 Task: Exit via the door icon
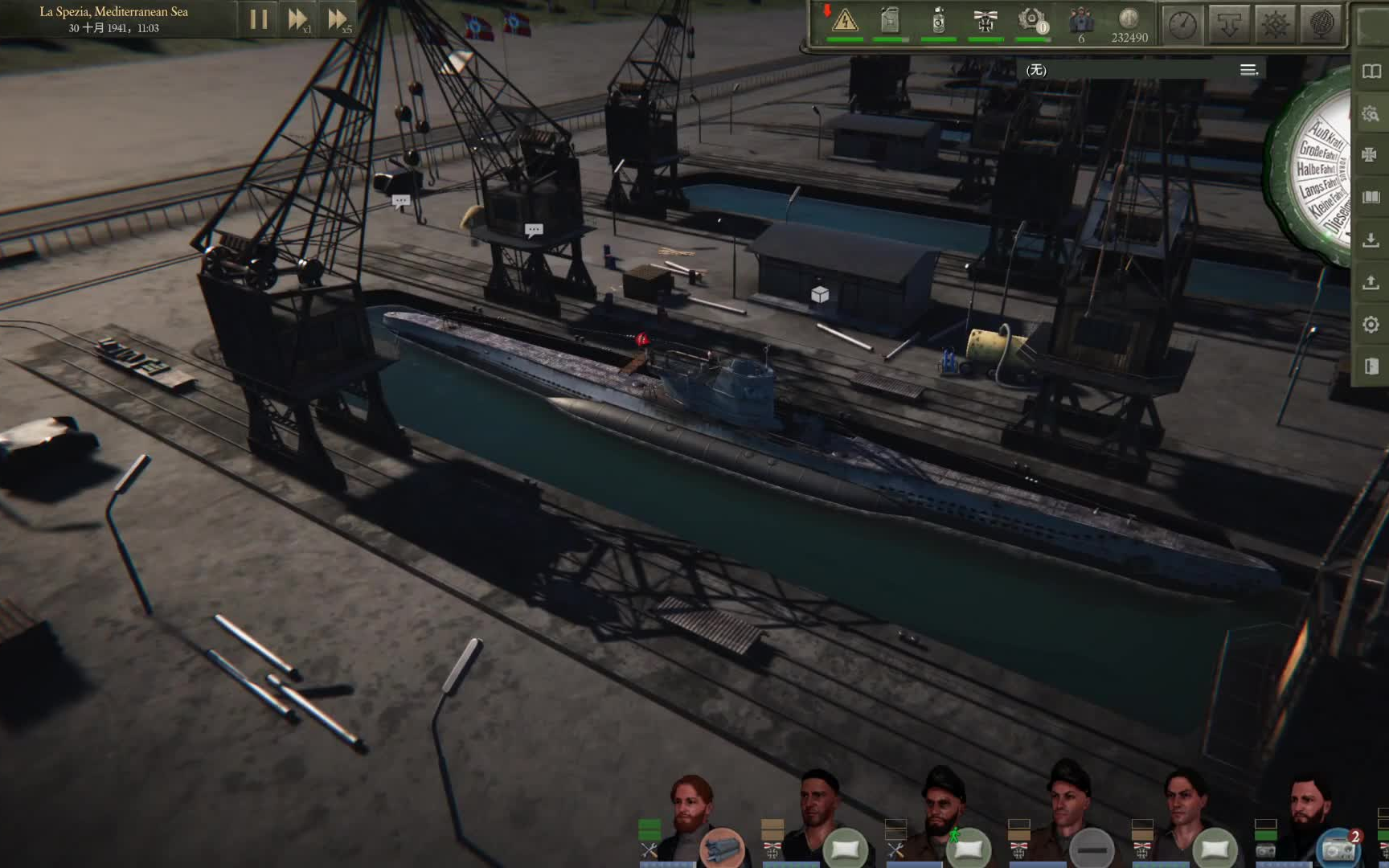(x=1371, y=366)
